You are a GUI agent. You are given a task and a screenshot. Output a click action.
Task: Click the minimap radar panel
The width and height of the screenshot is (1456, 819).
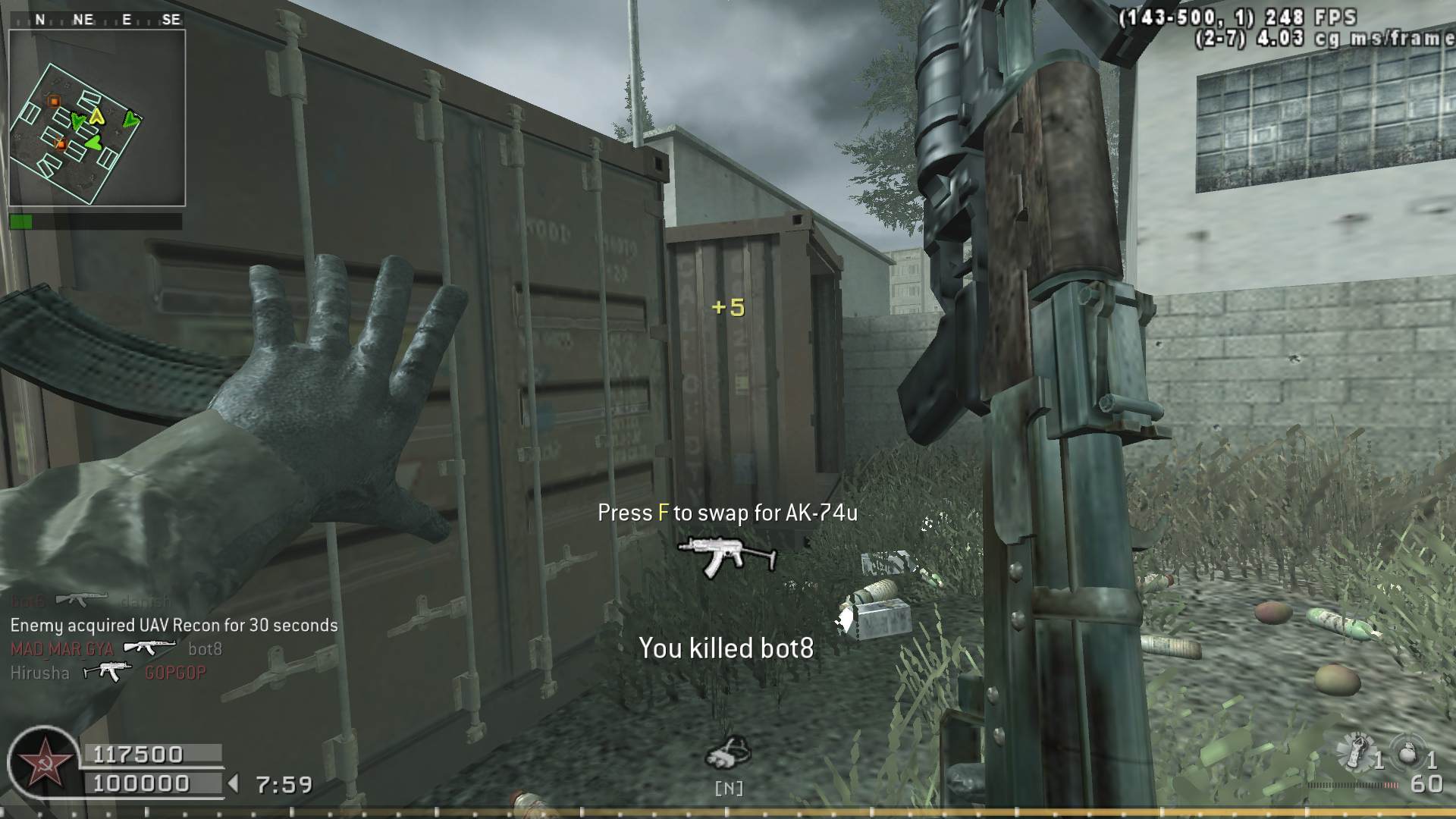[x=97, y=118]
